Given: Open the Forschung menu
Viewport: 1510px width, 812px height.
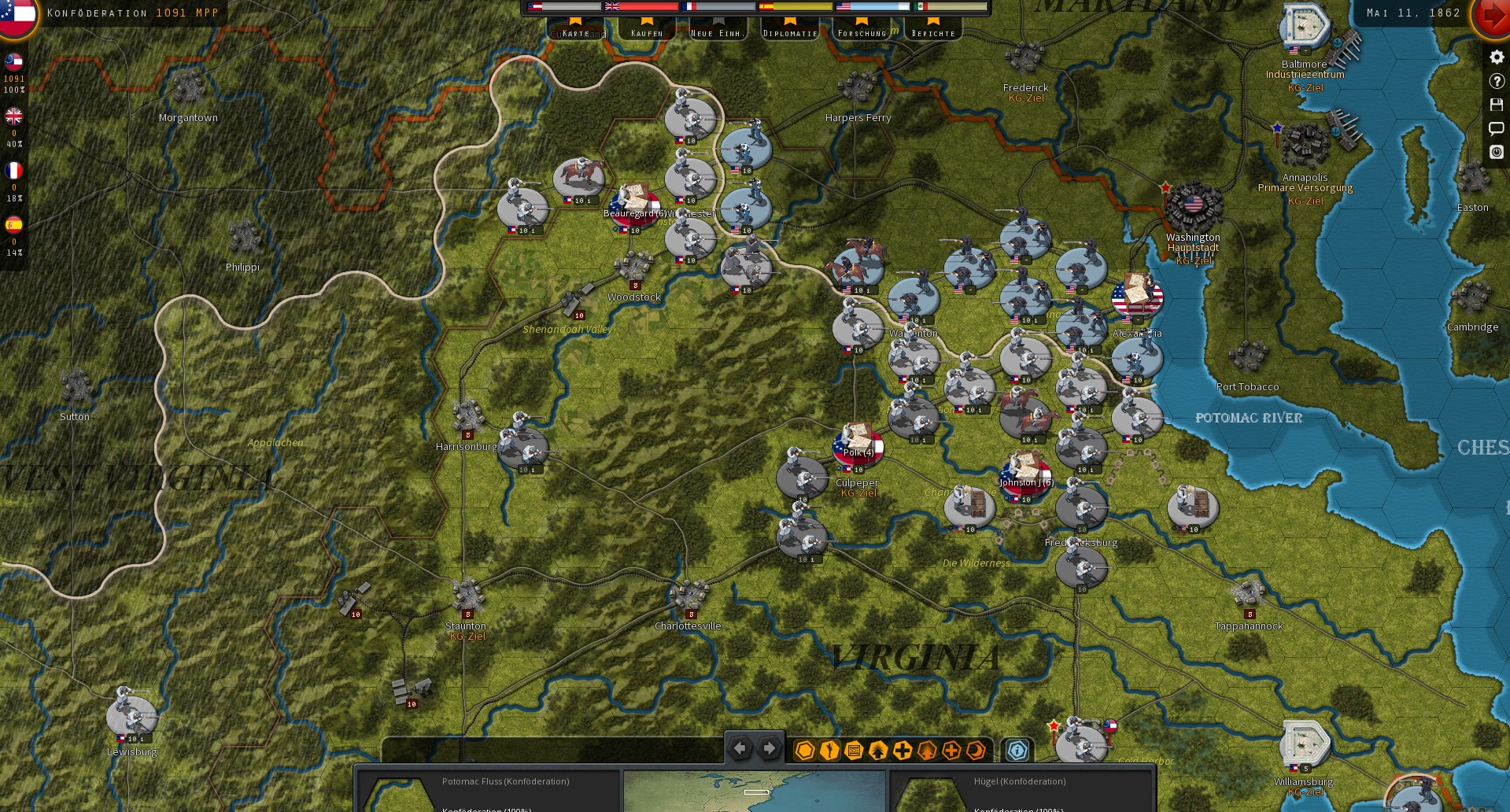Looking at the screenshot, I should click(865, 33).
